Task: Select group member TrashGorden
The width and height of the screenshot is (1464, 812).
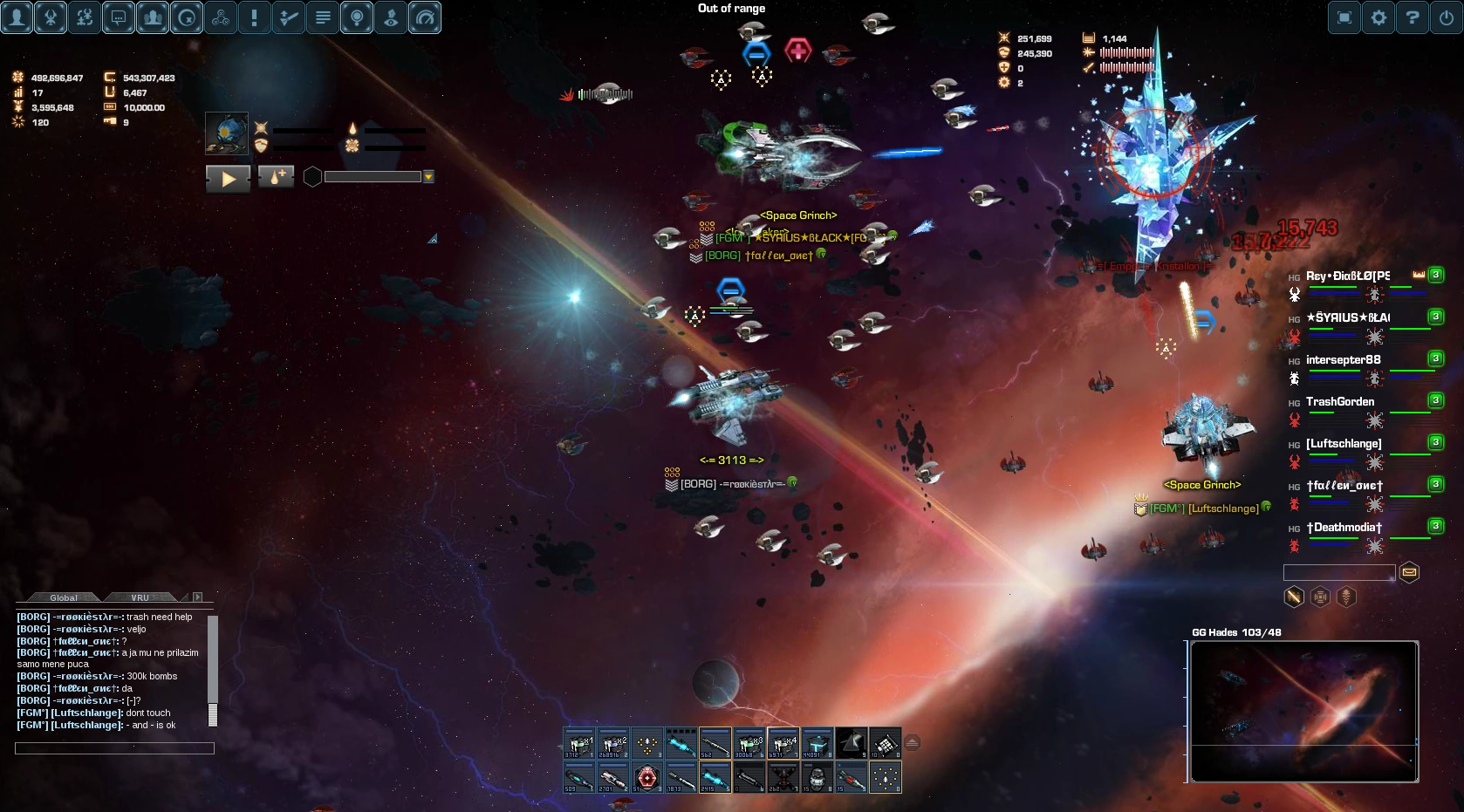Action: 1340,402
